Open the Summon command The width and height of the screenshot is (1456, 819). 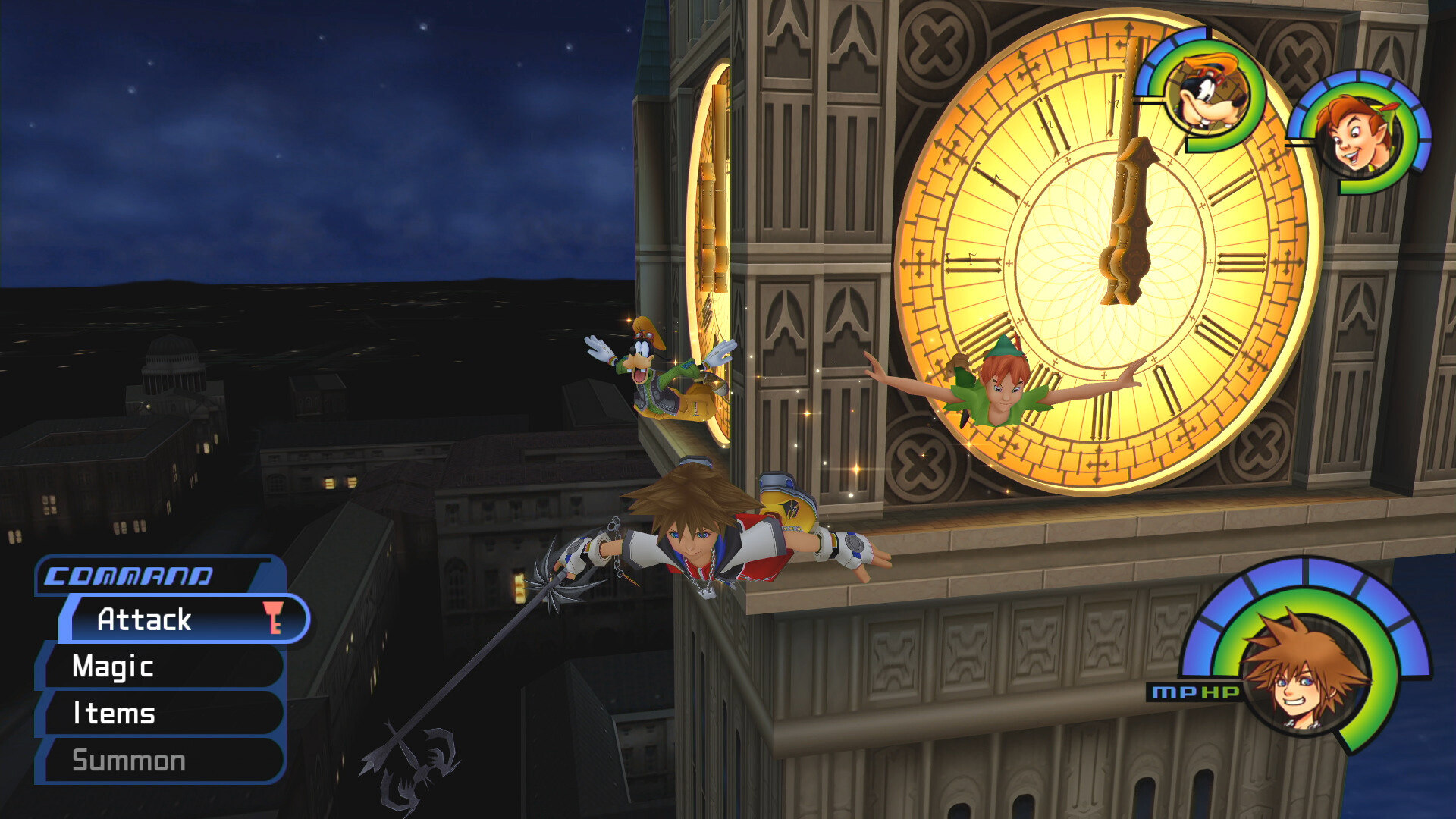[x=129, y=759]
